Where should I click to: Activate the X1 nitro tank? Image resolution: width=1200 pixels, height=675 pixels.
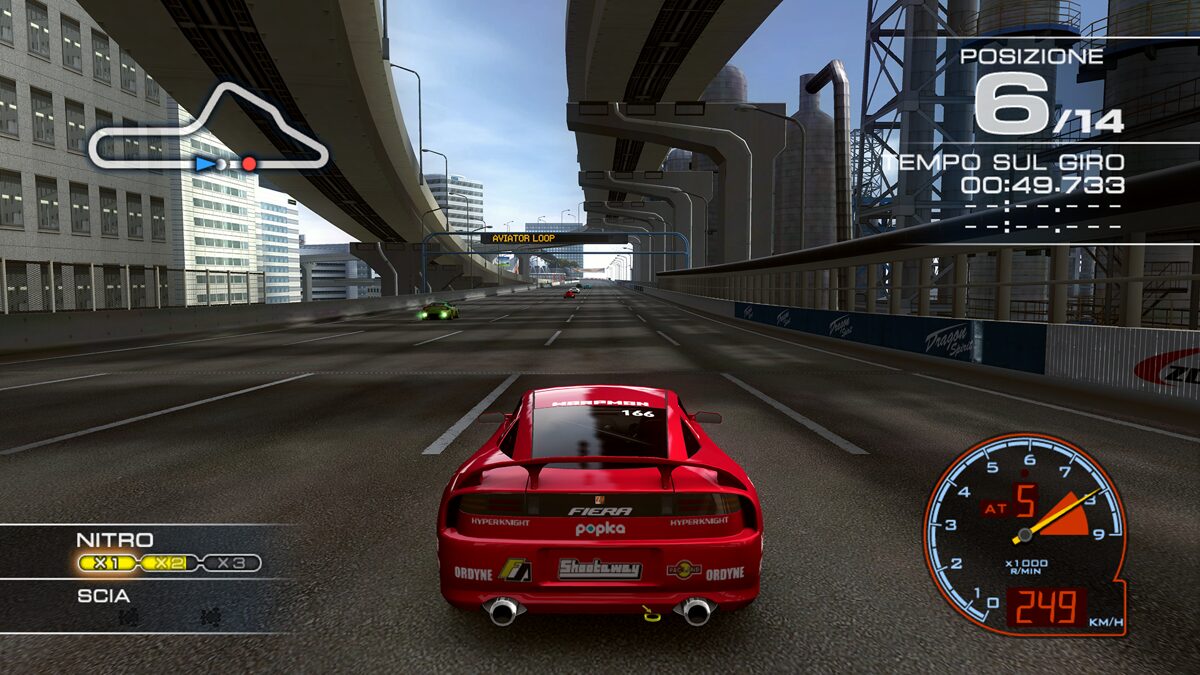pyautogui.click(x=108, y=563)
